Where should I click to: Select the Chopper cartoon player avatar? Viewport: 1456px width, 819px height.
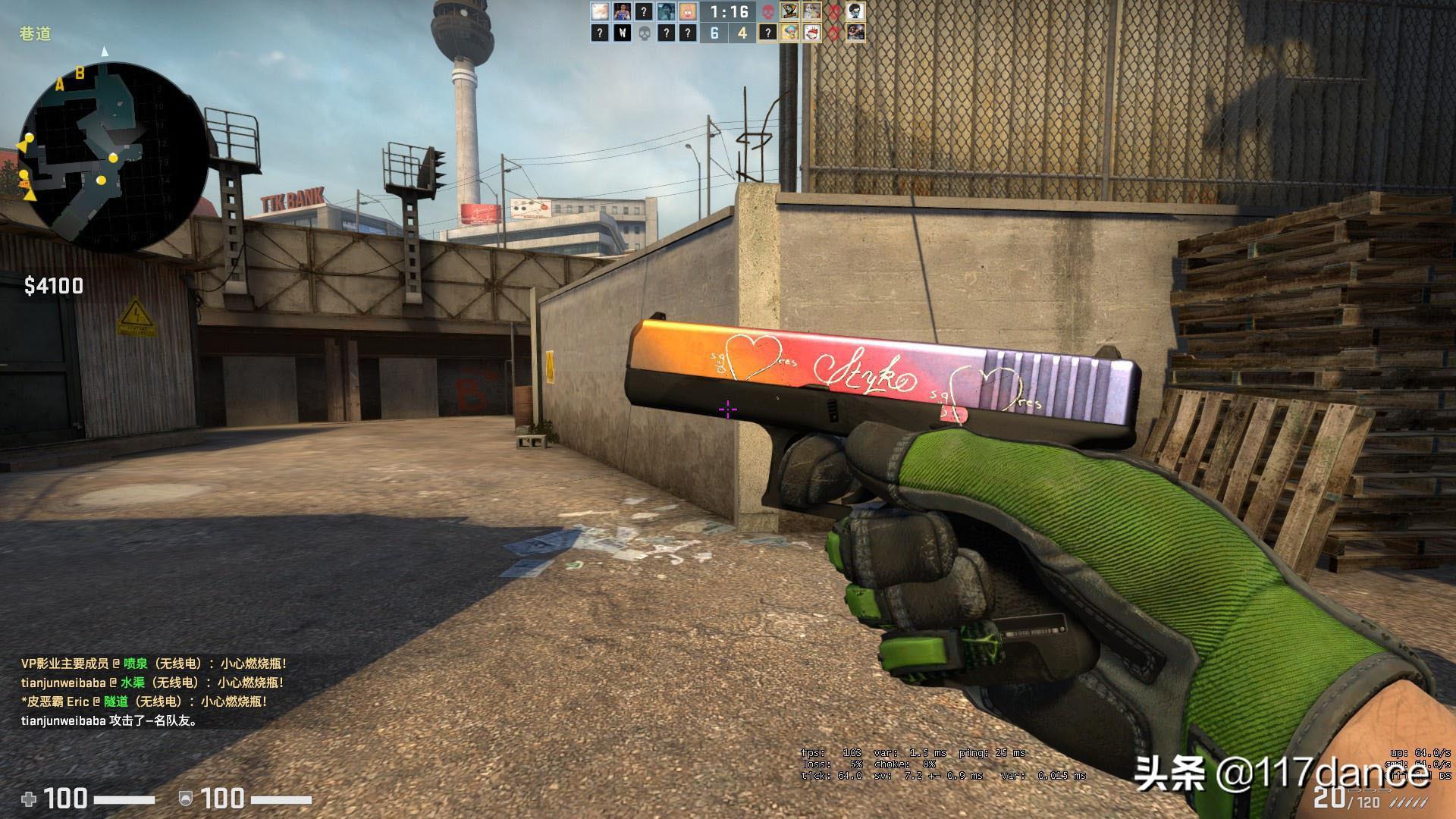790,33
